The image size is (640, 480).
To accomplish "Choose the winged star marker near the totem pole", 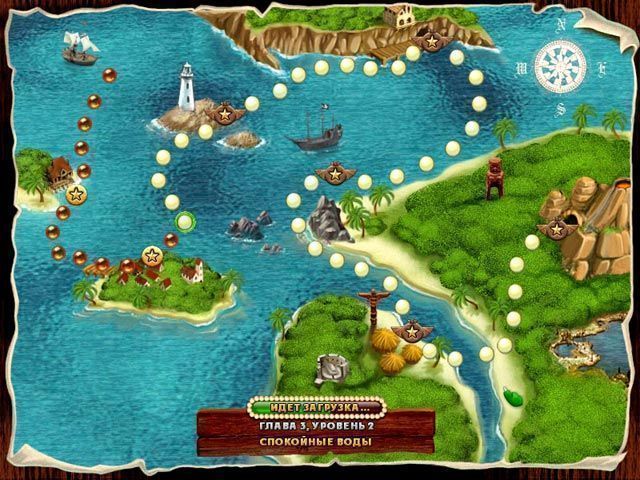I will 409,329.
